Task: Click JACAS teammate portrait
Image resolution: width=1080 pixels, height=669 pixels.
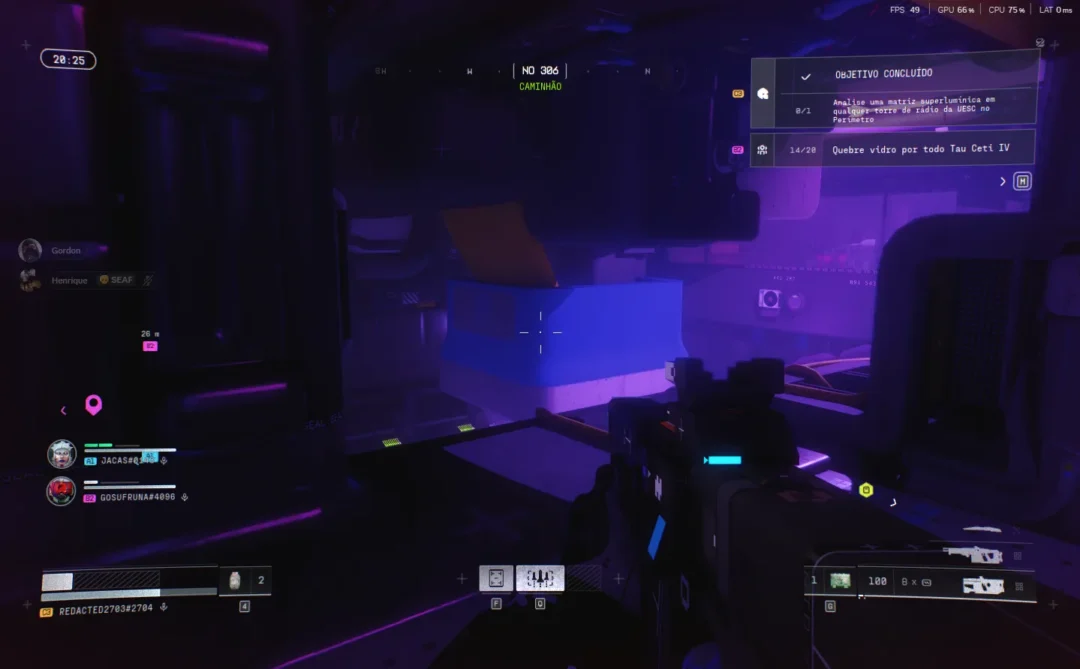Action: (x=62, y=454)
